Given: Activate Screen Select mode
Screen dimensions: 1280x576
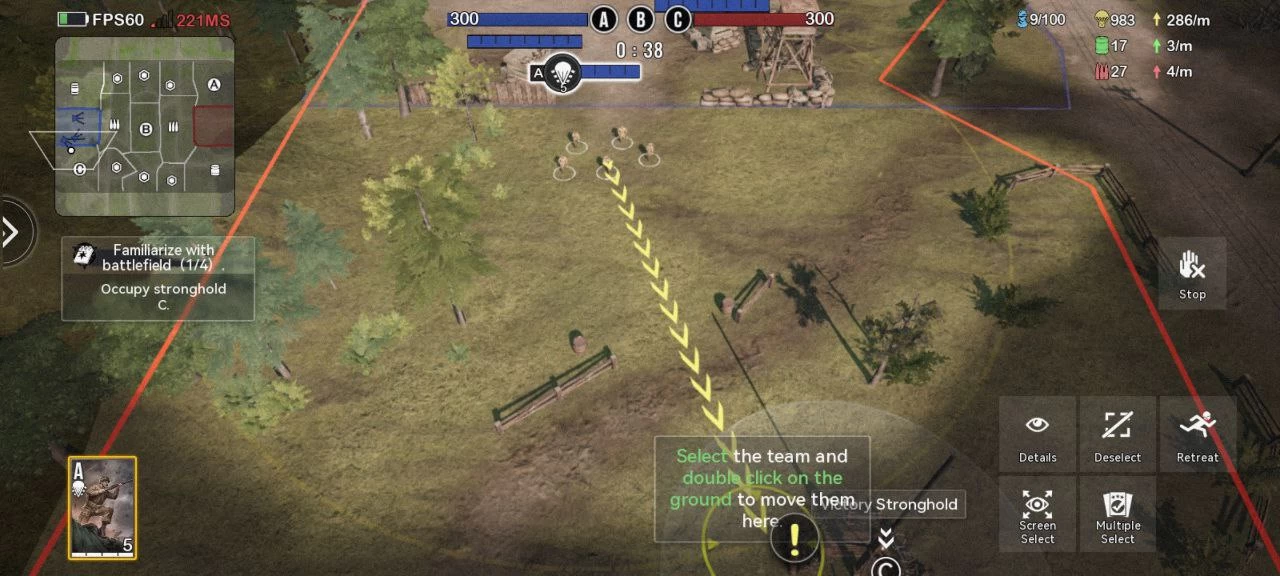Looking at the screenshot, I should pyautogui.click(x=1037, y=514).
